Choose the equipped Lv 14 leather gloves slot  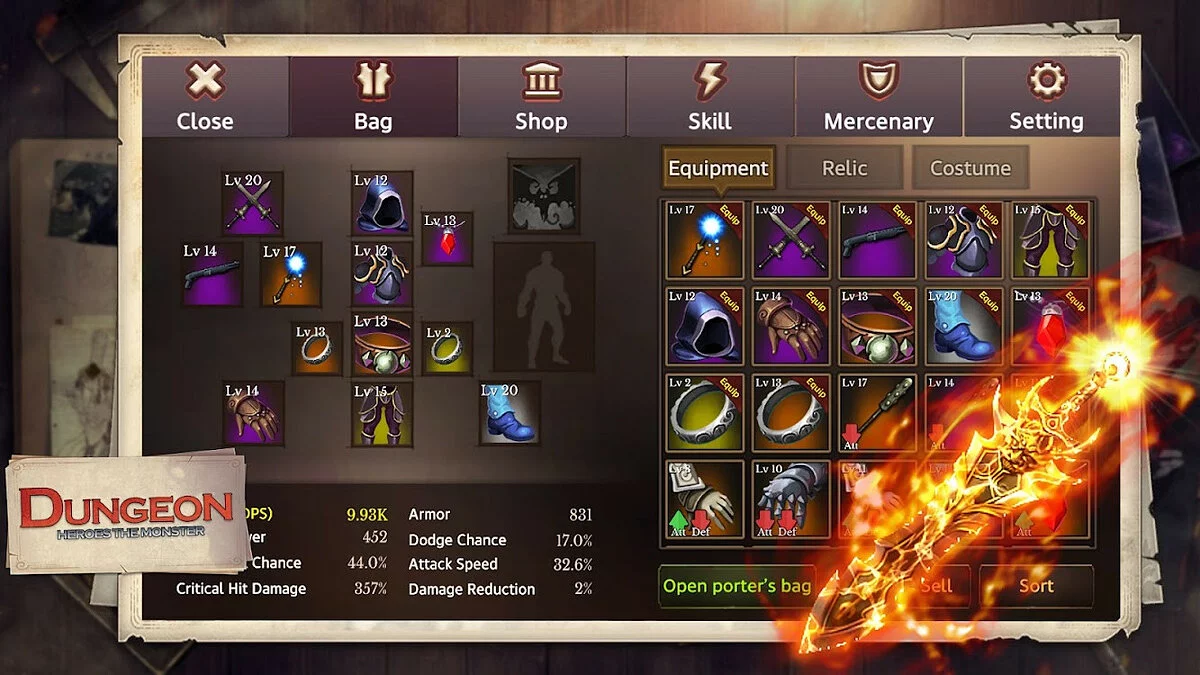pyautogui.click(x=252, y=412)
